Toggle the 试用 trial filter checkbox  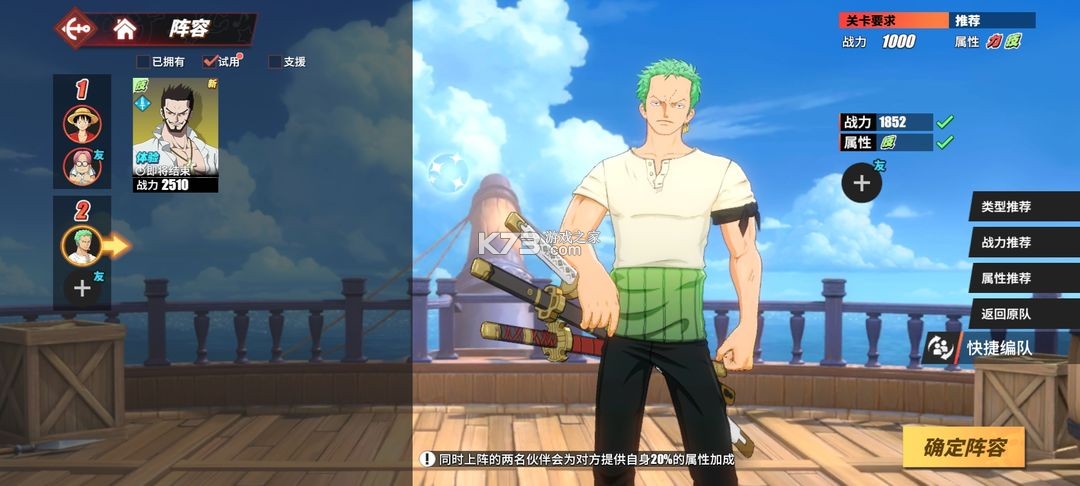click(210, 62)
